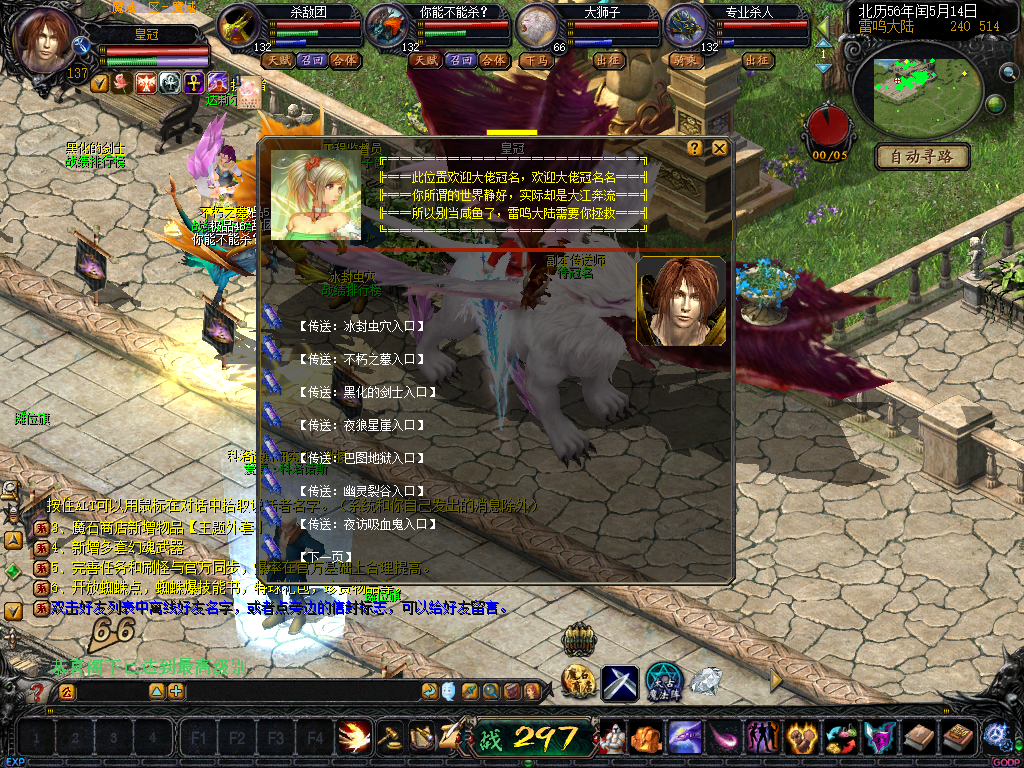Dismount using 下马 under 大狮子
The width and height of the screenshot is (1024, 768).
(x=537, y=60)
